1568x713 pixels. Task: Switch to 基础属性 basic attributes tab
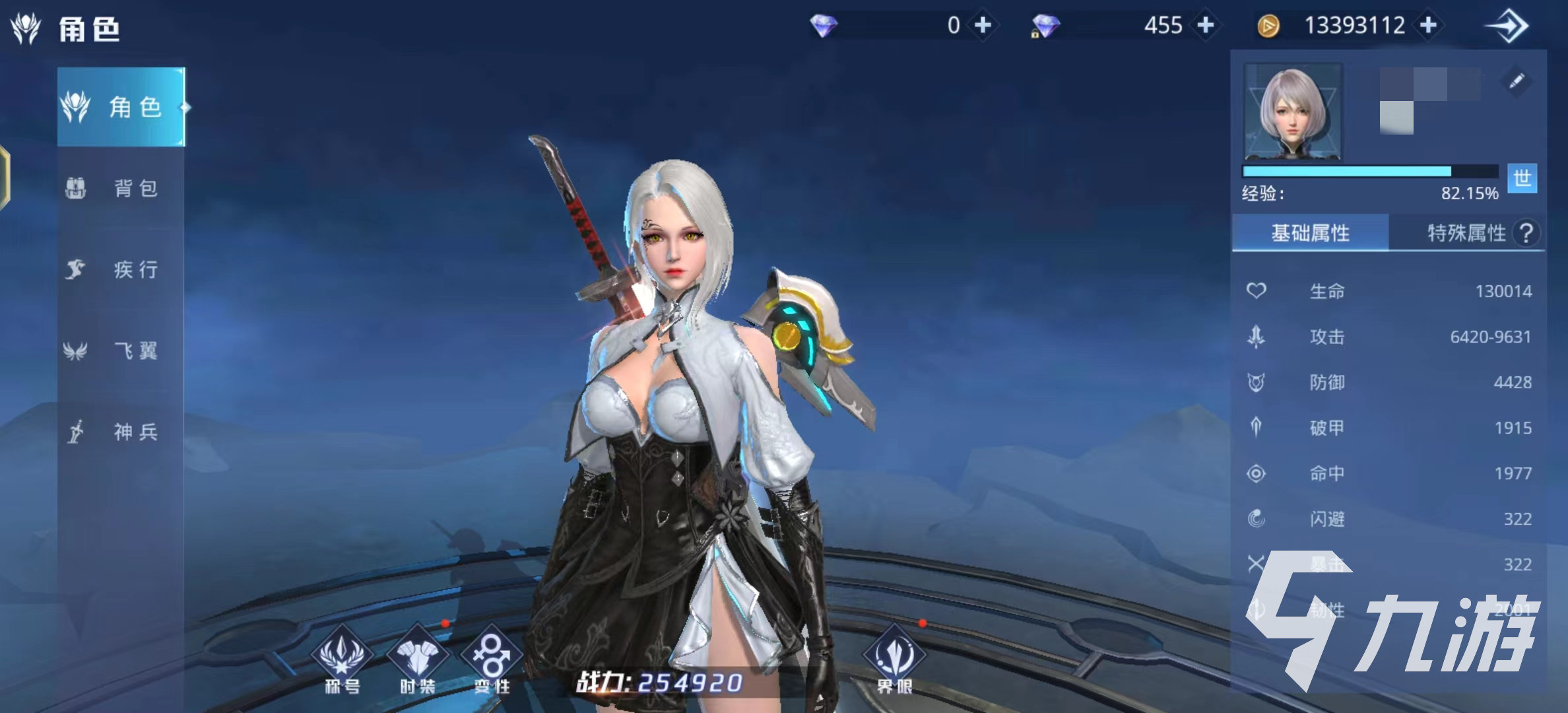pos(1310,233)
